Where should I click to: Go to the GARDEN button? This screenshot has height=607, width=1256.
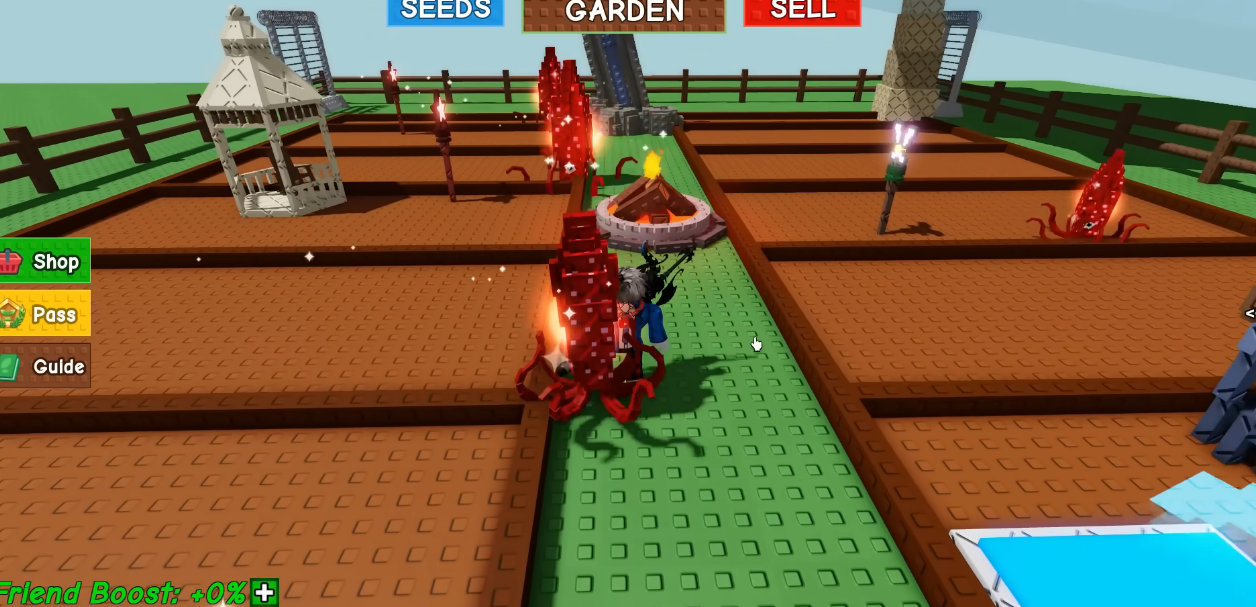point(624,13)
